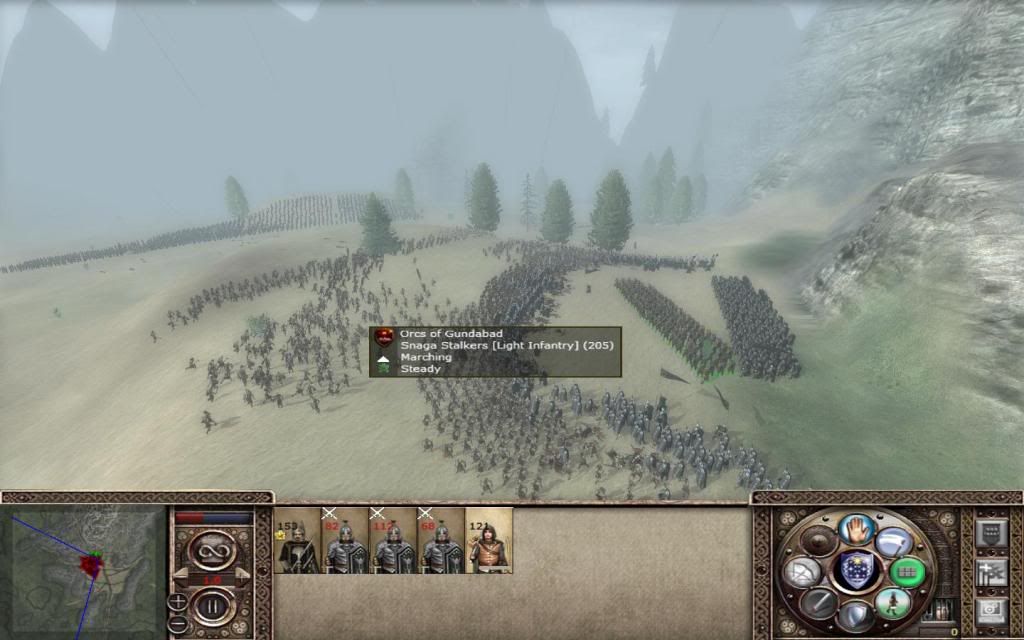The width and height of the screenshot is (1024, 640).
Task: Zoom in the minimap with the plus button
Action: [177, 601]
